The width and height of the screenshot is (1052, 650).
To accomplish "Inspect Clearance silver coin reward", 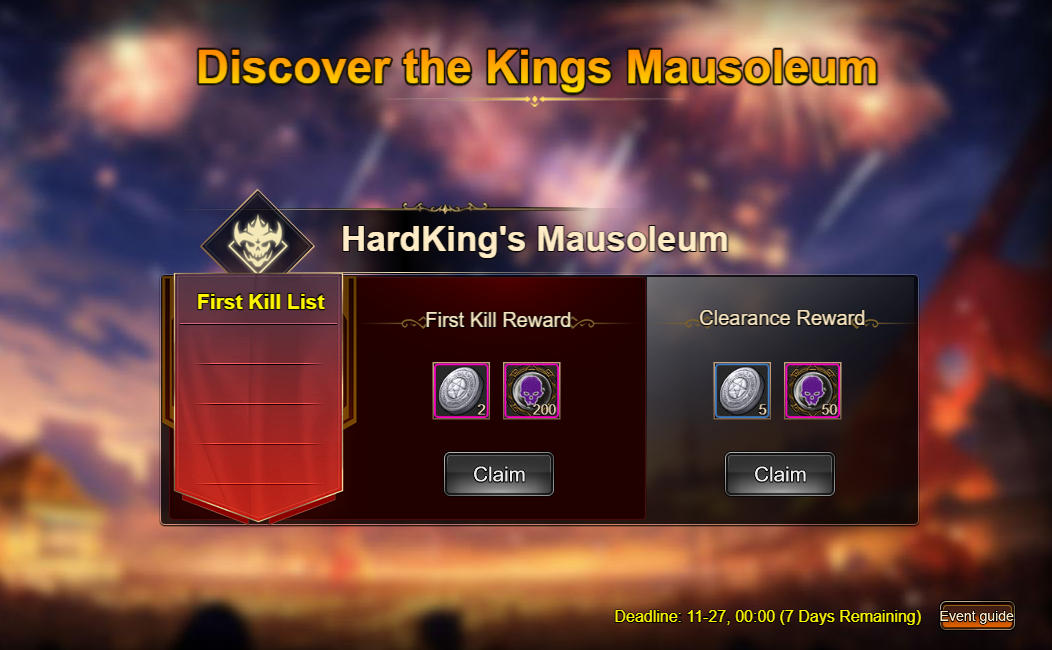I will [x=742, y=391].
